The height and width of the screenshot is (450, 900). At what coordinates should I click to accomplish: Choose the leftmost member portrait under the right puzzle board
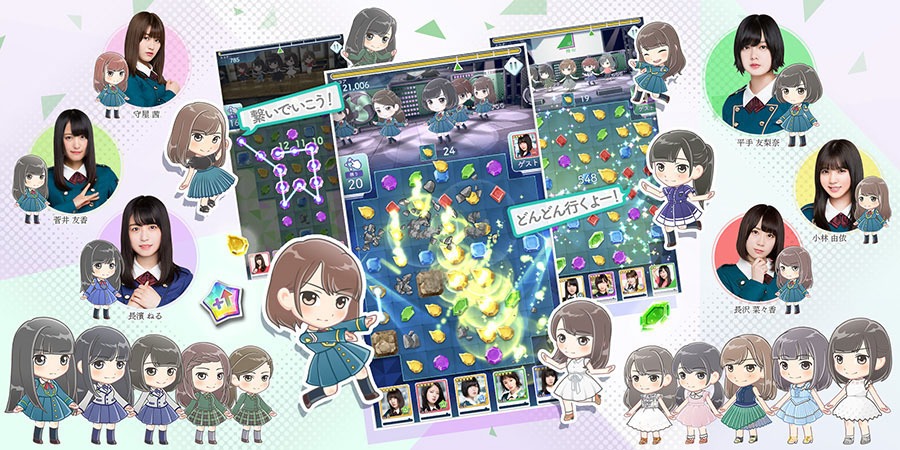pos(571,285)
